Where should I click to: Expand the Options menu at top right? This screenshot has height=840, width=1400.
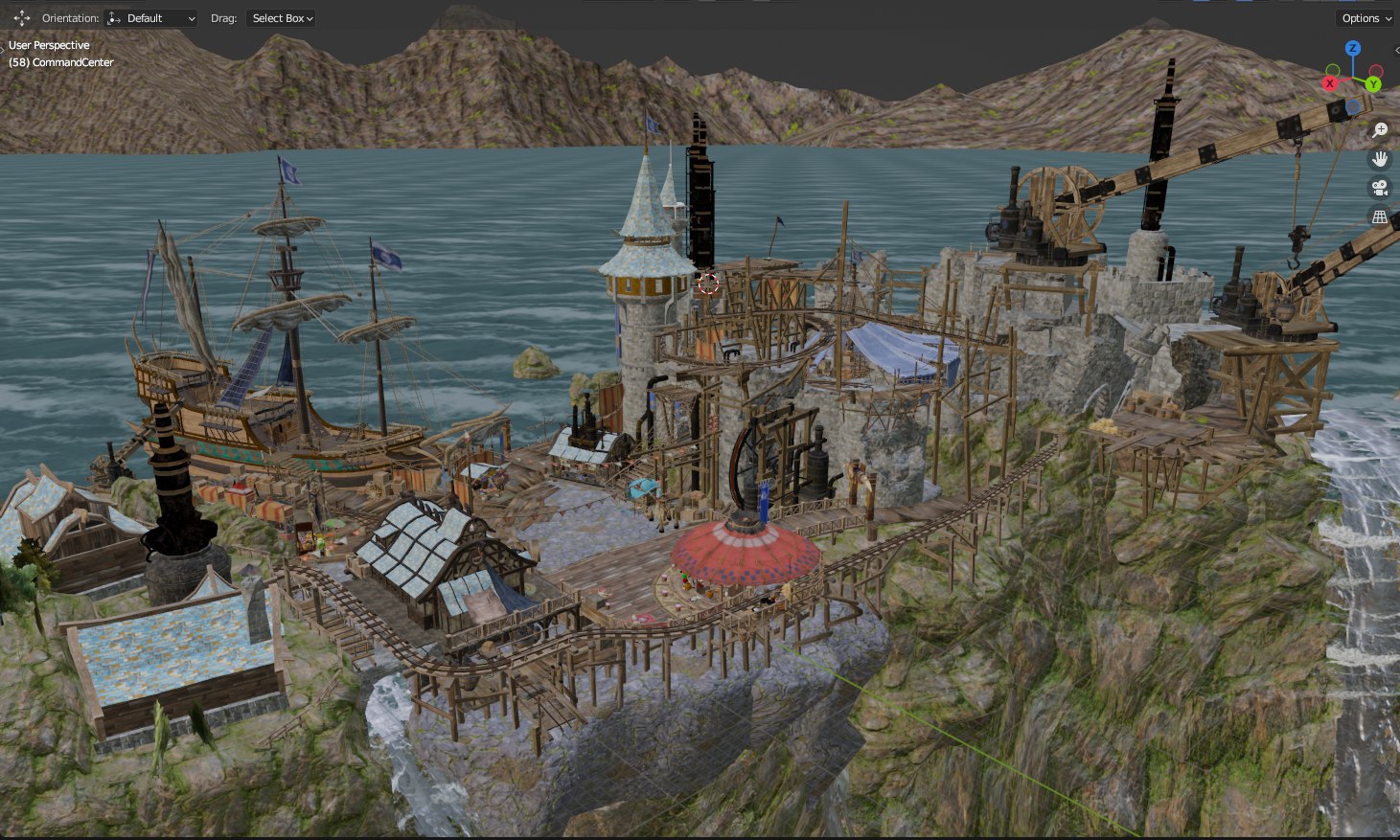point(1365,18)
